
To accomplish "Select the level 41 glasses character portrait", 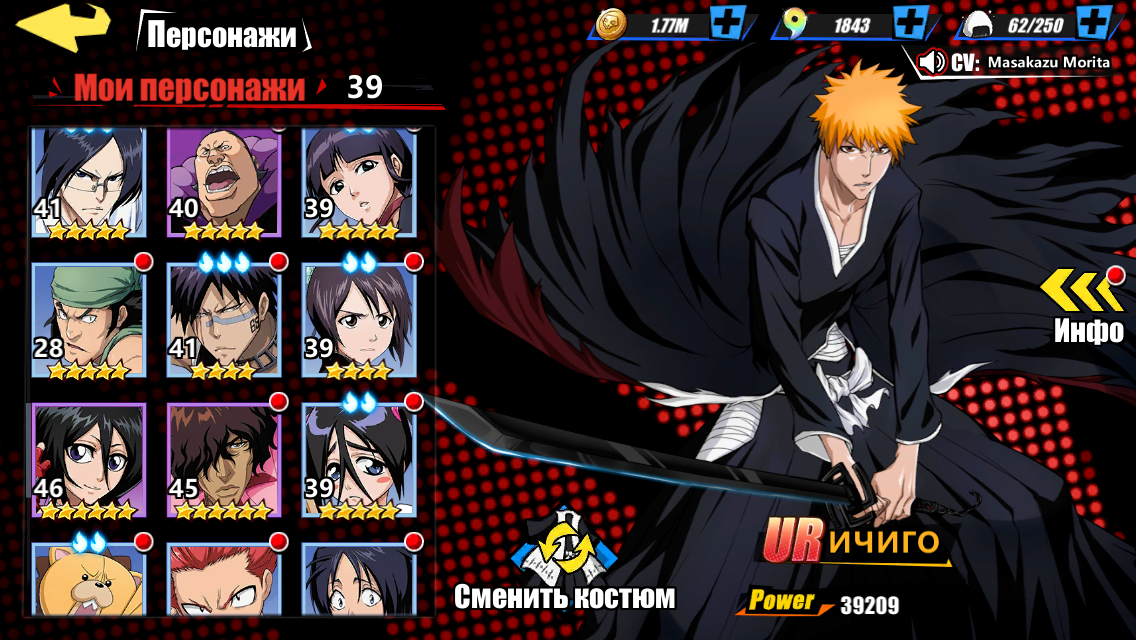I will (88, 182).
